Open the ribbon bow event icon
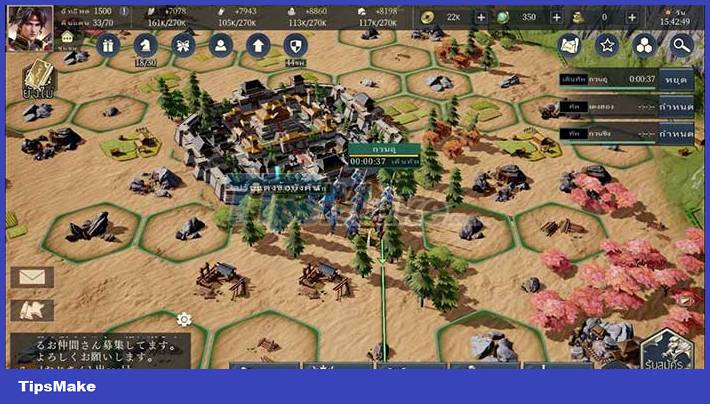 (x=183, y=46)
